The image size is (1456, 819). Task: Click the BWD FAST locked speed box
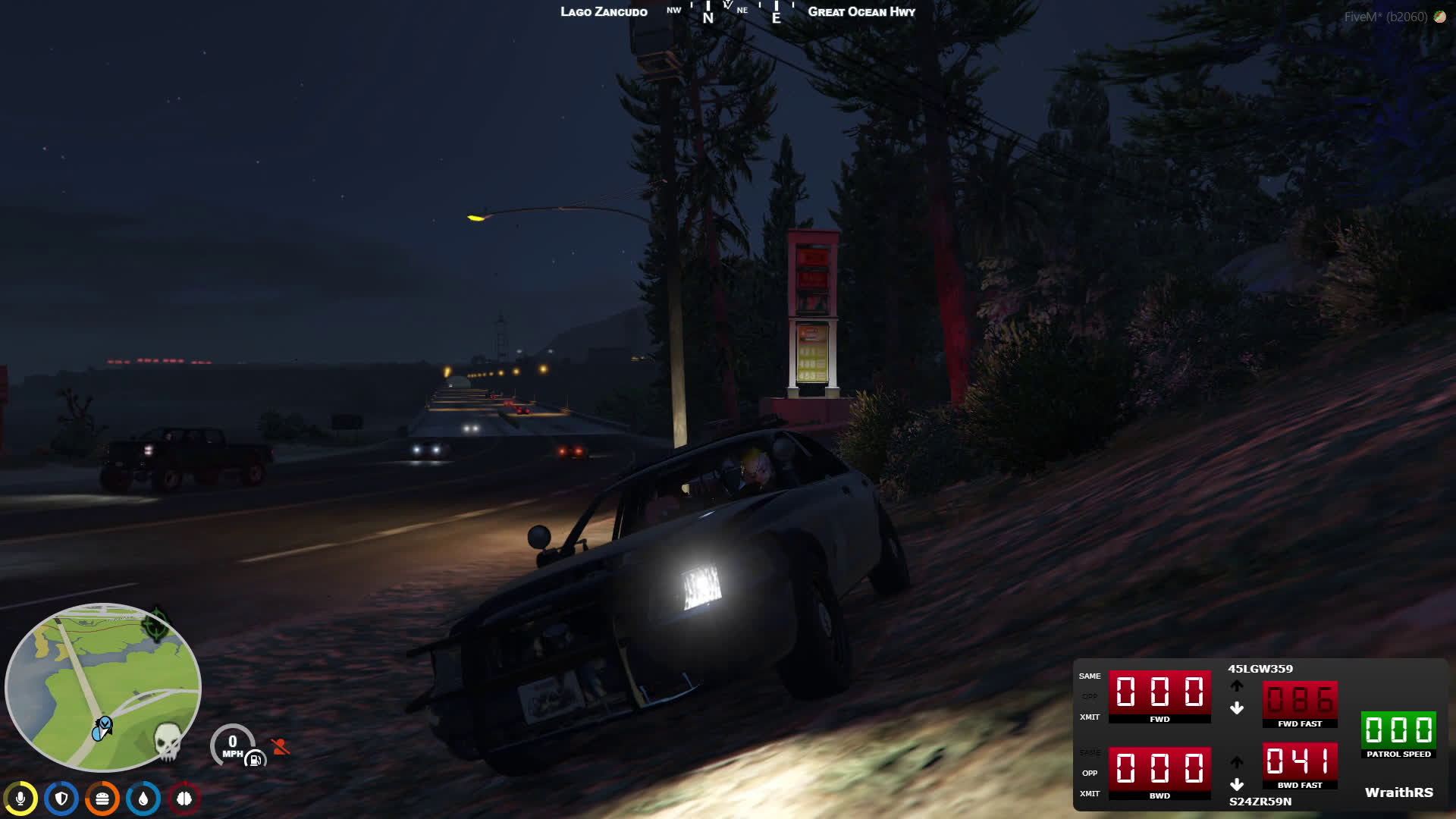coord(1300,761)
